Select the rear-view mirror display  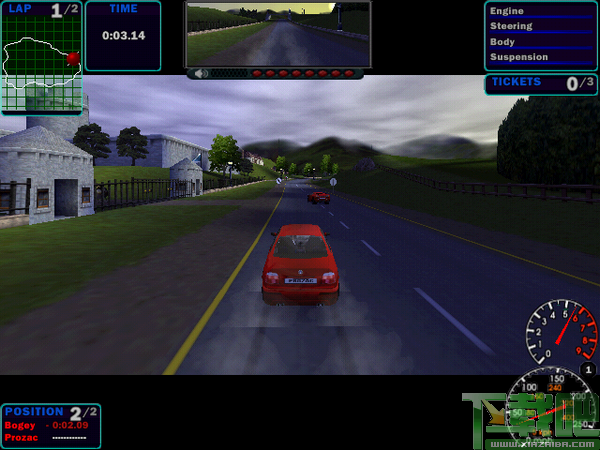pyautogui.click(x=277, y=33)
